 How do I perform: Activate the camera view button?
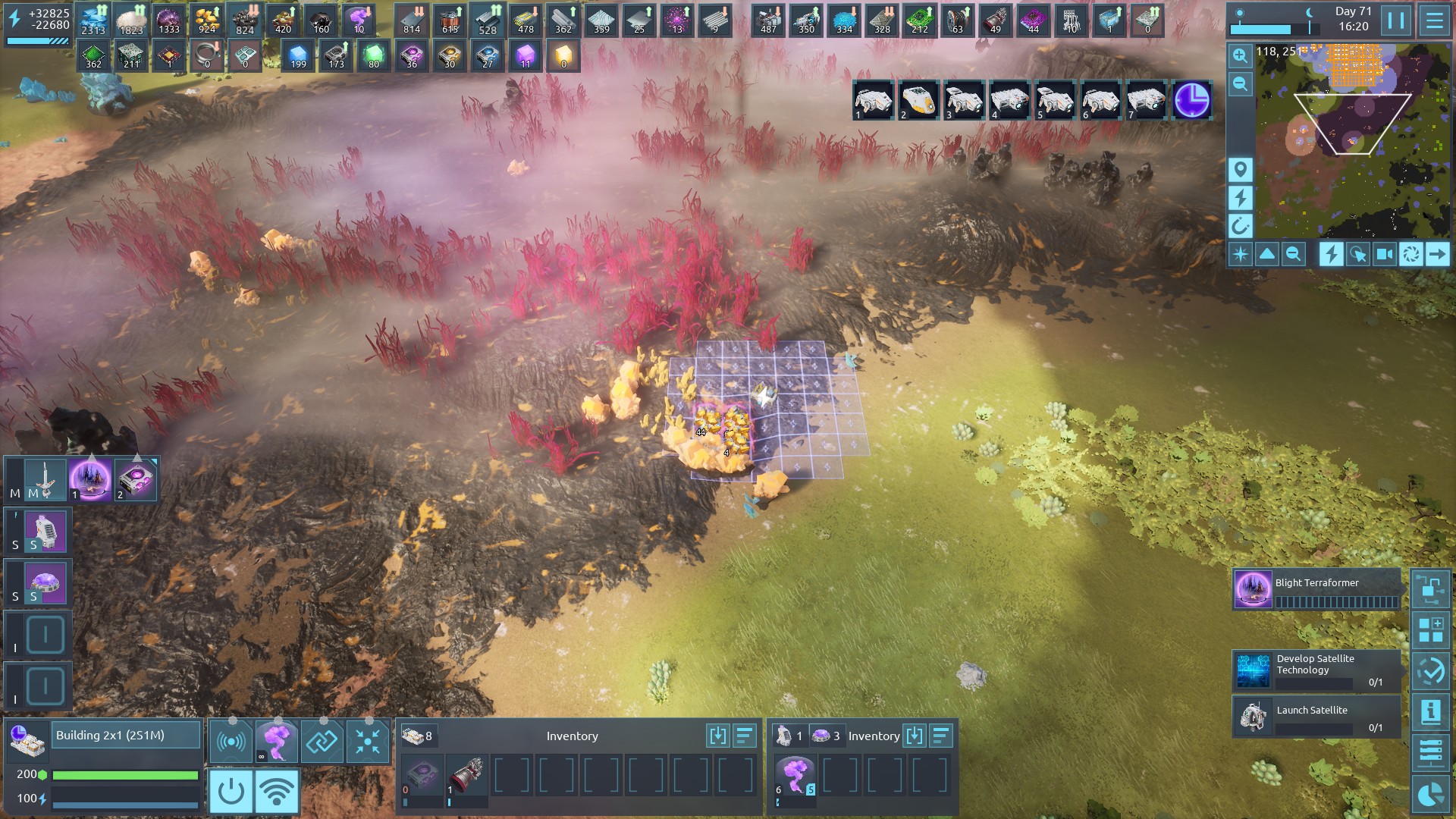tap(1384, 255)
